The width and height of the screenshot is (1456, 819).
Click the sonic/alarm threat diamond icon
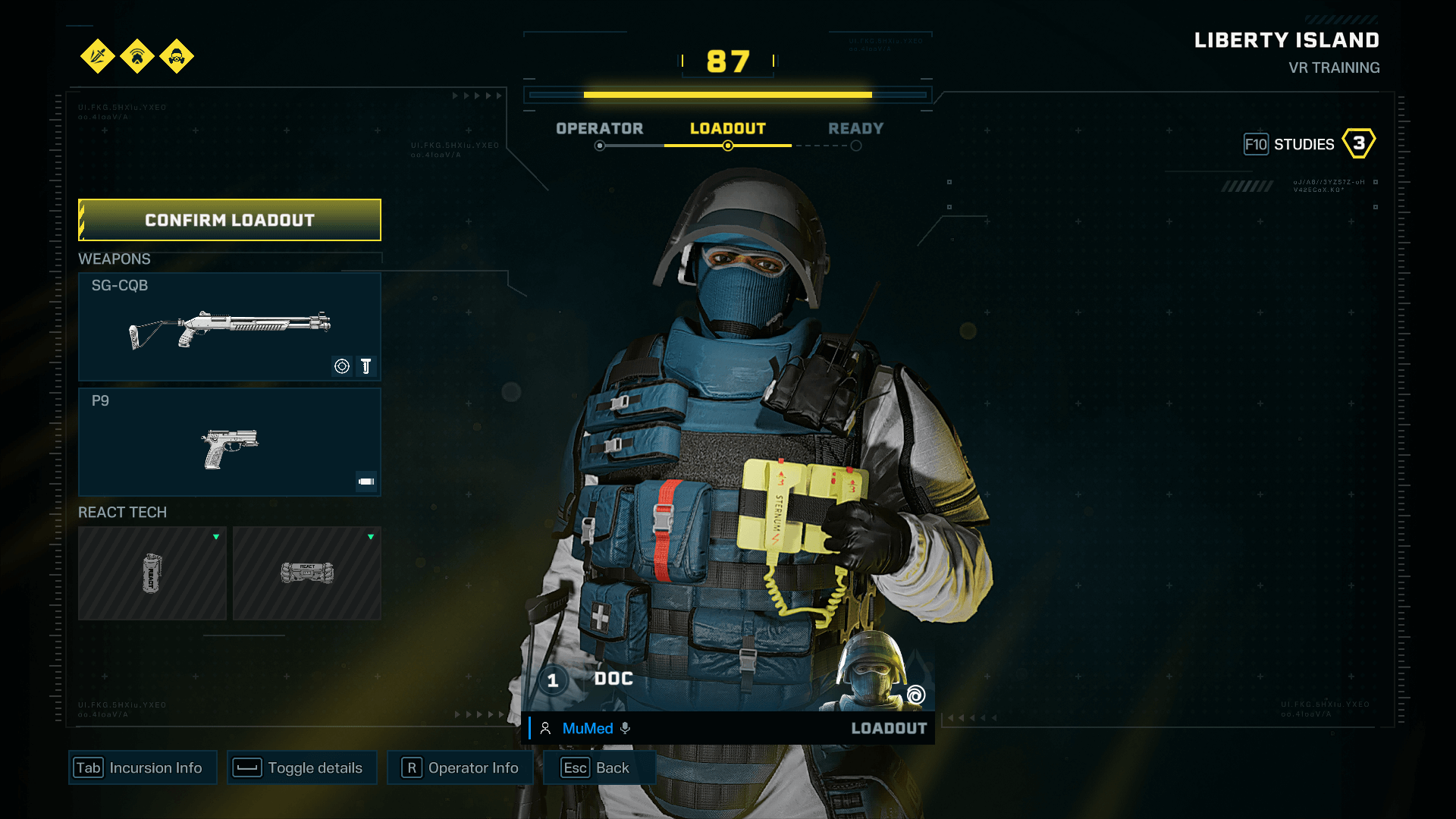(x=137, y=57)
